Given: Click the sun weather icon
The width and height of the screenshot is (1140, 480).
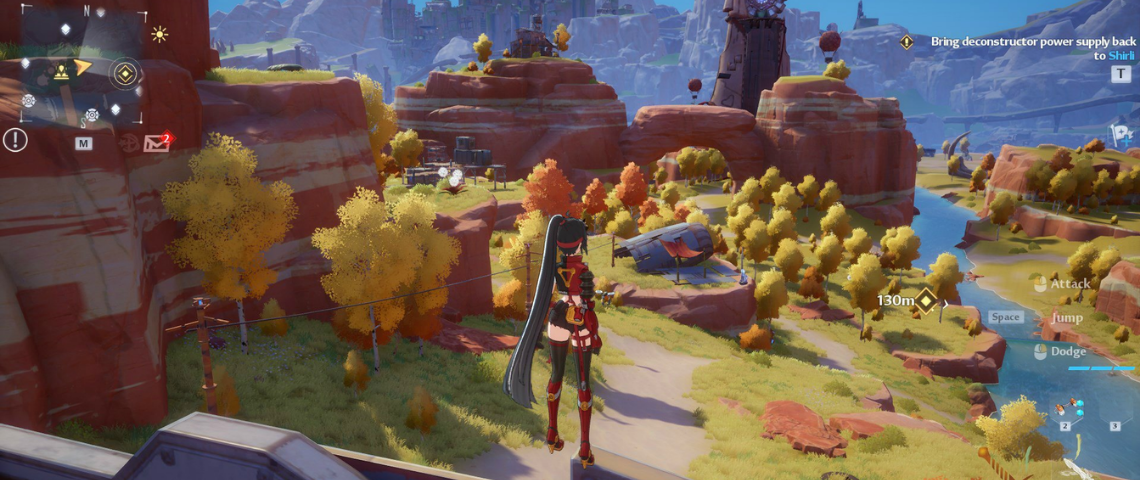Looking at the screenshot, I should (159, 34).
